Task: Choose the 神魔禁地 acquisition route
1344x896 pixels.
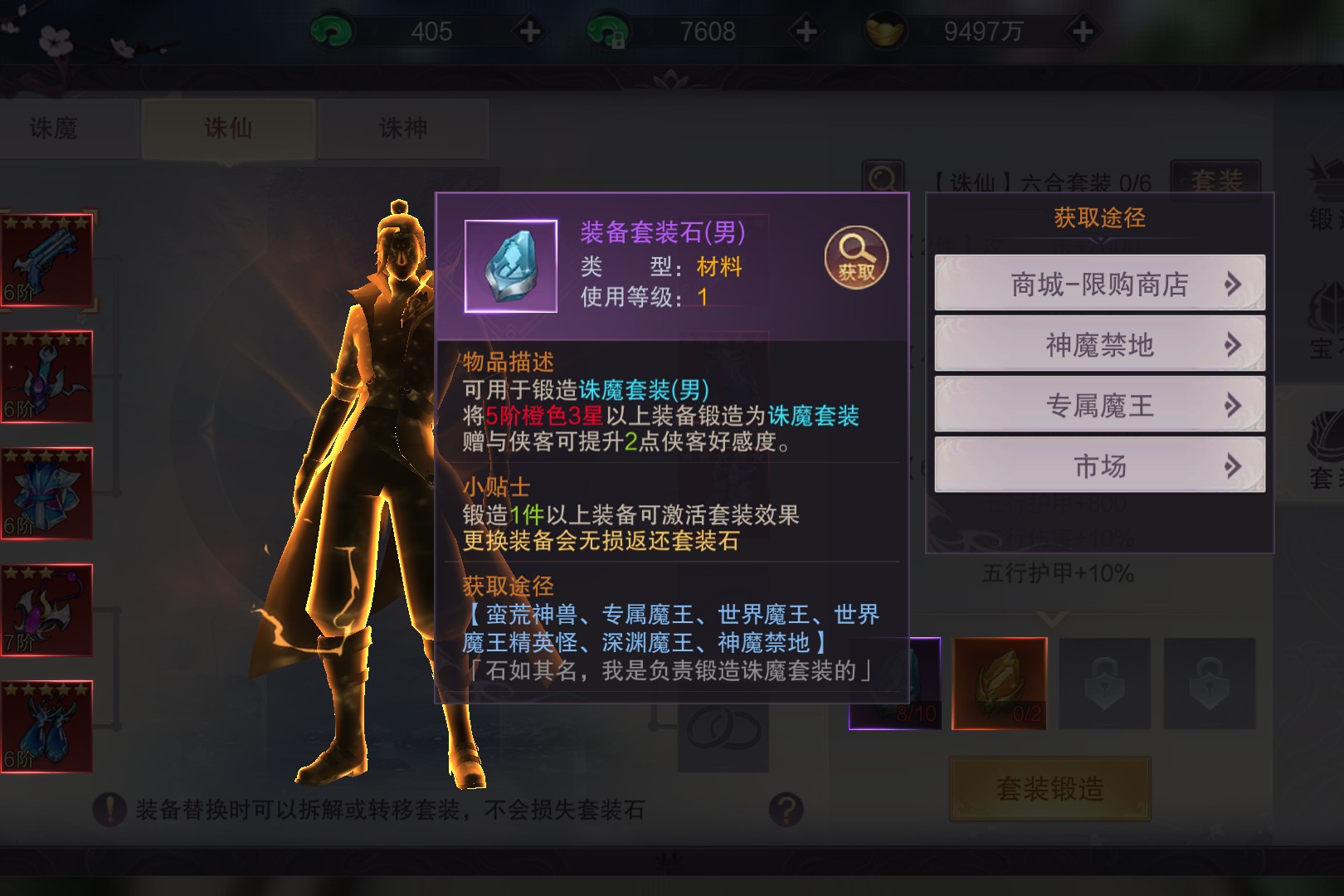Action: 1099,344
